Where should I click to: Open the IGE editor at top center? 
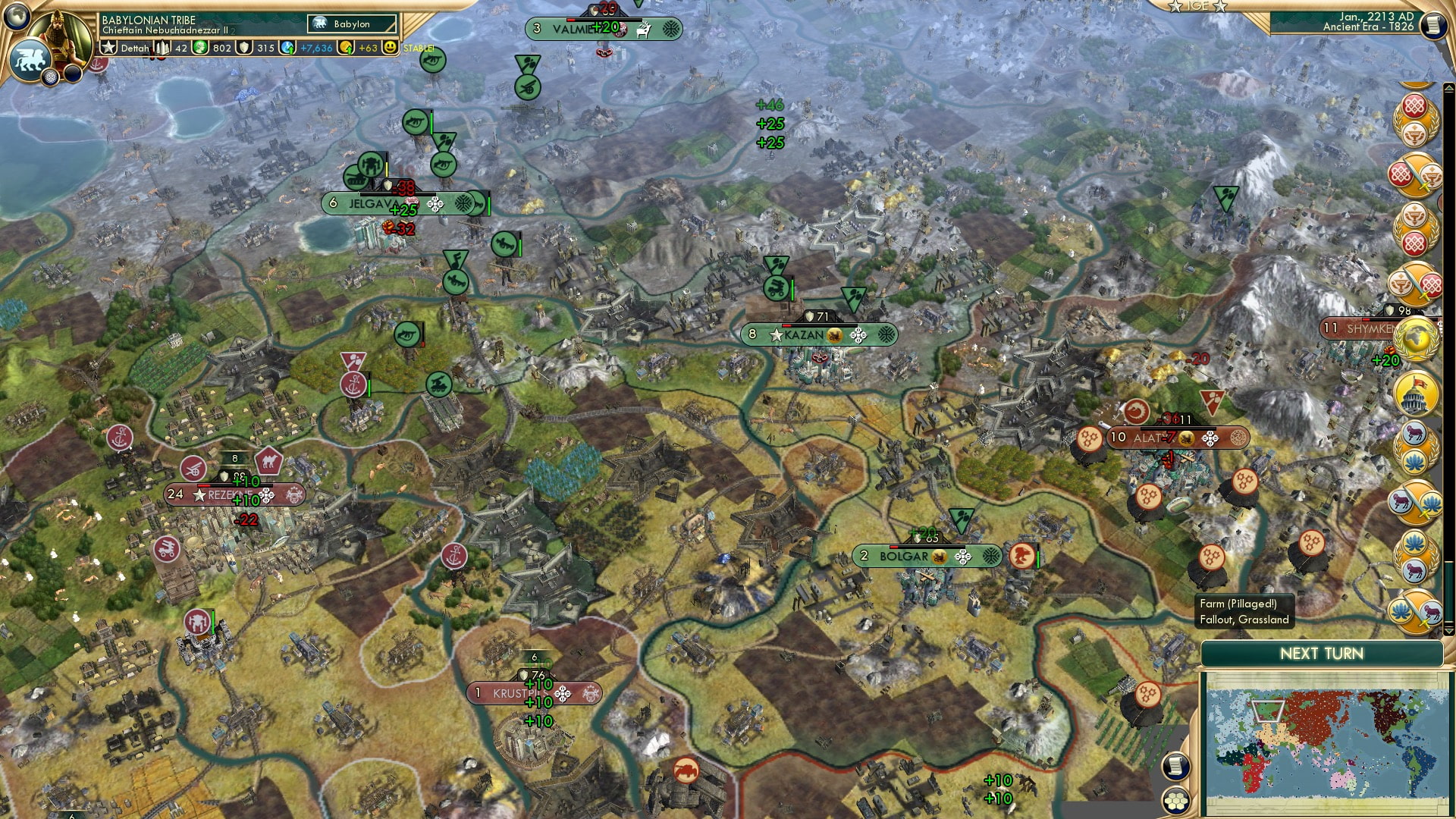tap(1197, 8)
